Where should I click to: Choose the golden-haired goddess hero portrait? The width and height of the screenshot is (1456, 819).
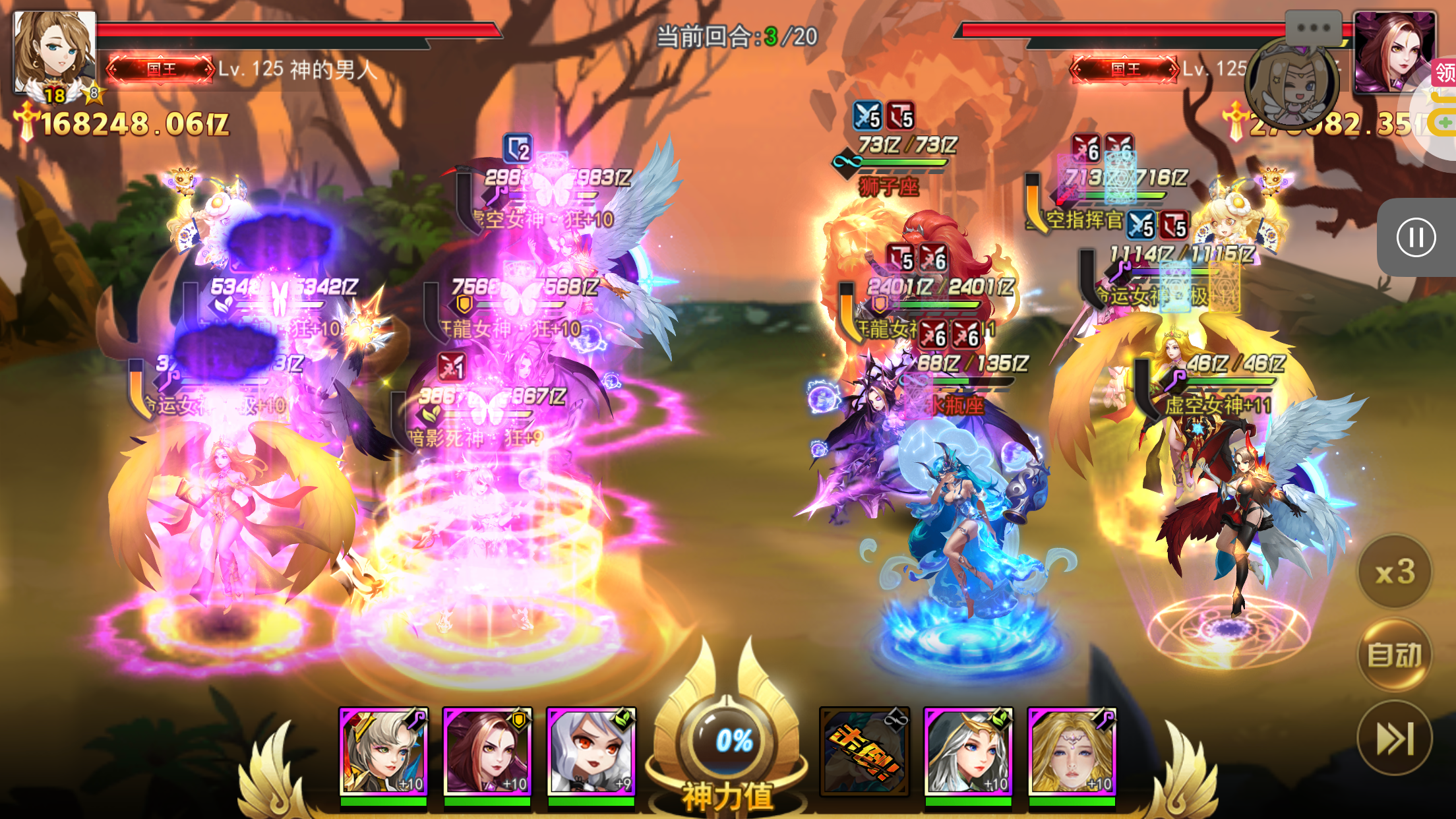tap(1072, 751)
